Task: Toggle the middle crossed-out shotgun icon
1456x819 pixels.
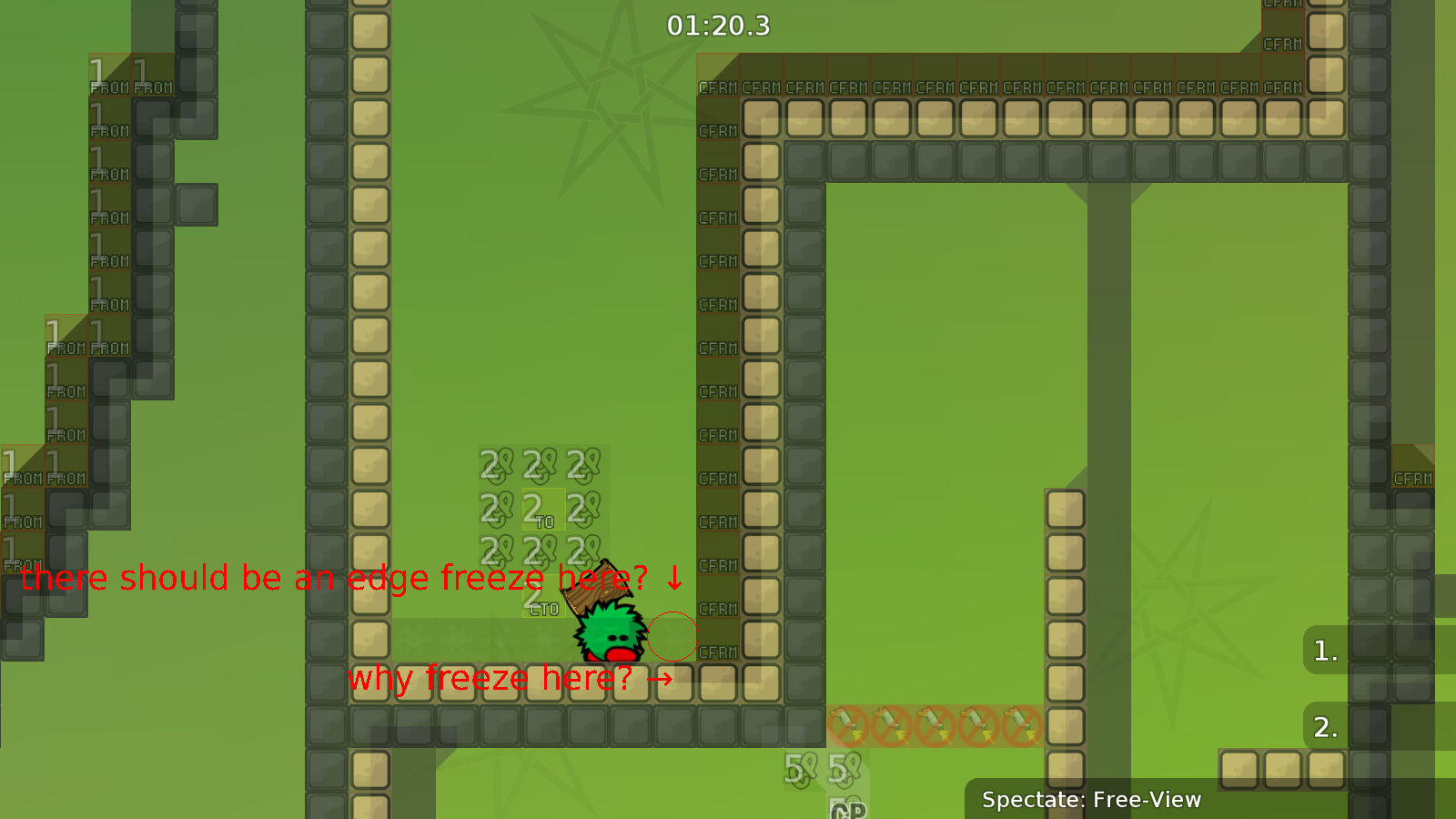Action: (935, 725)
